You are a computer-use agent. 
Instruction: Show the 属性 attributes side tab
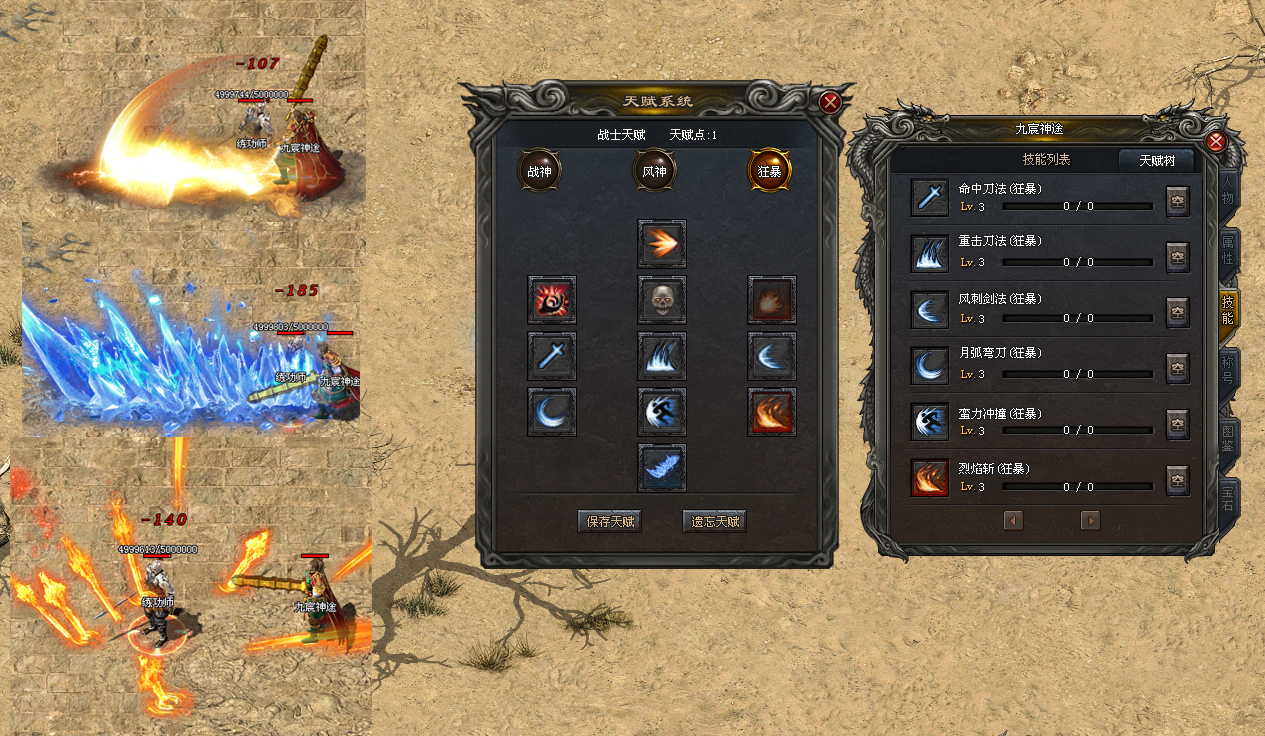[x=1229, y=250]
